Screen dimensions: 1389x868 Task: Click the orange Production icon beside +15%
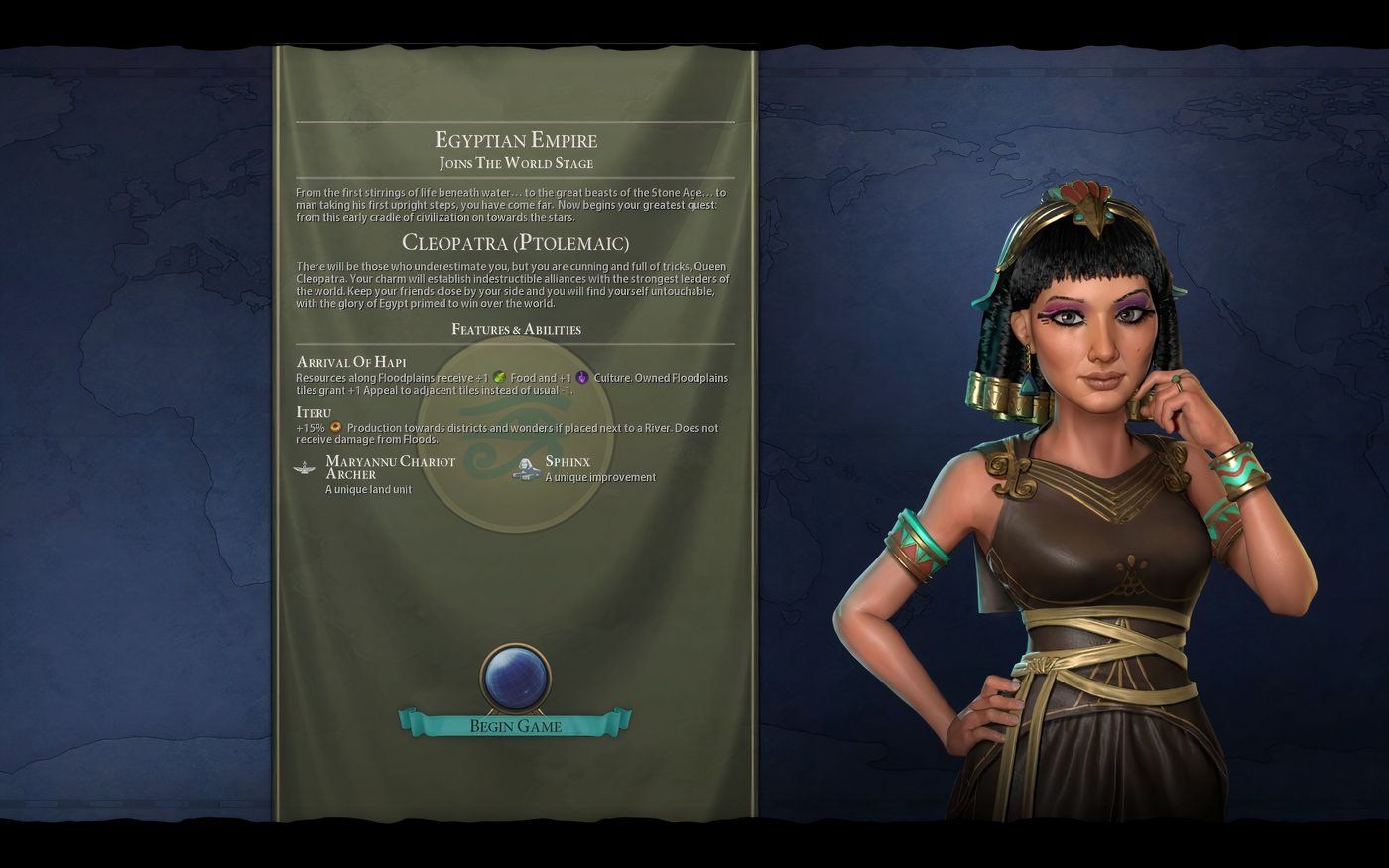335,428
